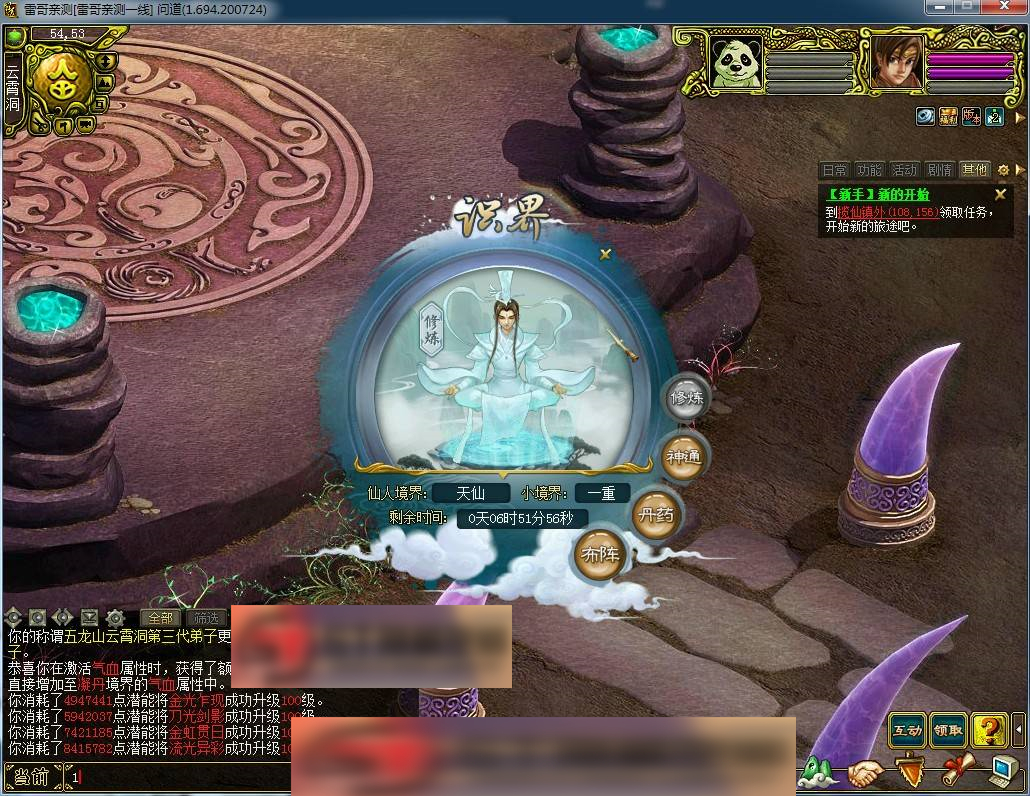
Task: Open the computer system settings icon
Action: coord(1003,771)
